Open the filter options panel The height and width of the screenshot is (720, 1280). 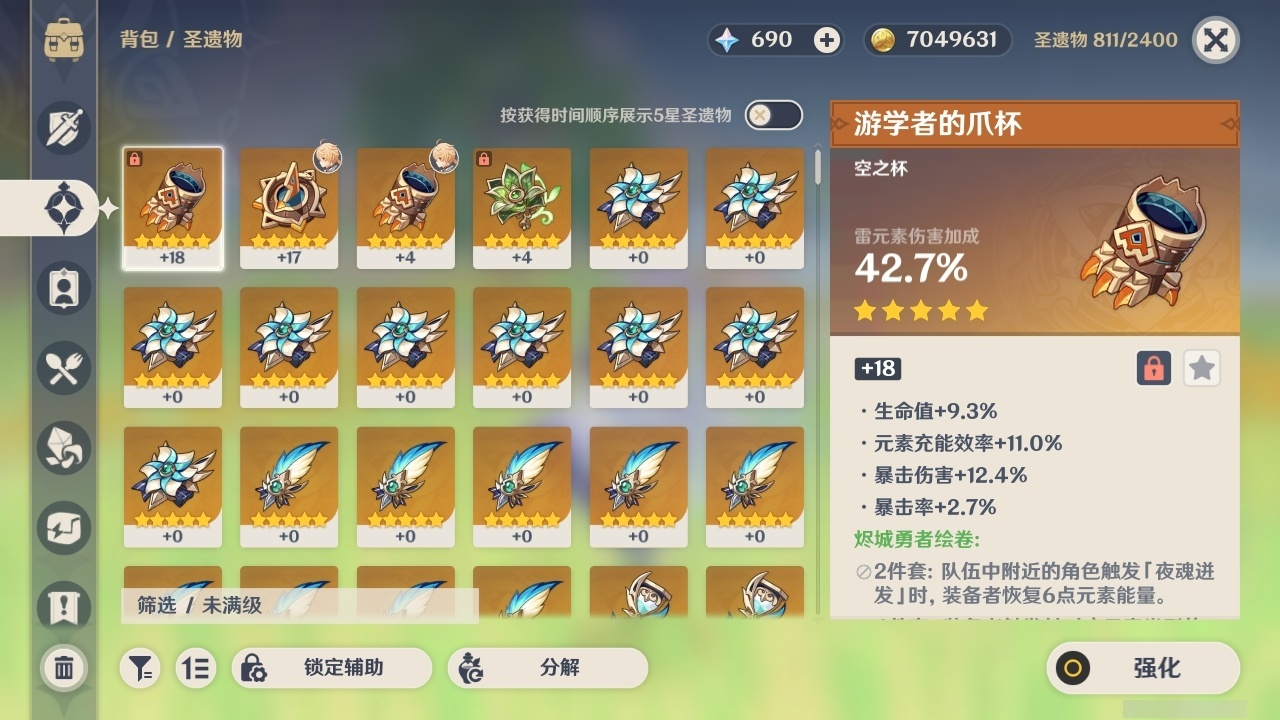click(x=140, y=669)
